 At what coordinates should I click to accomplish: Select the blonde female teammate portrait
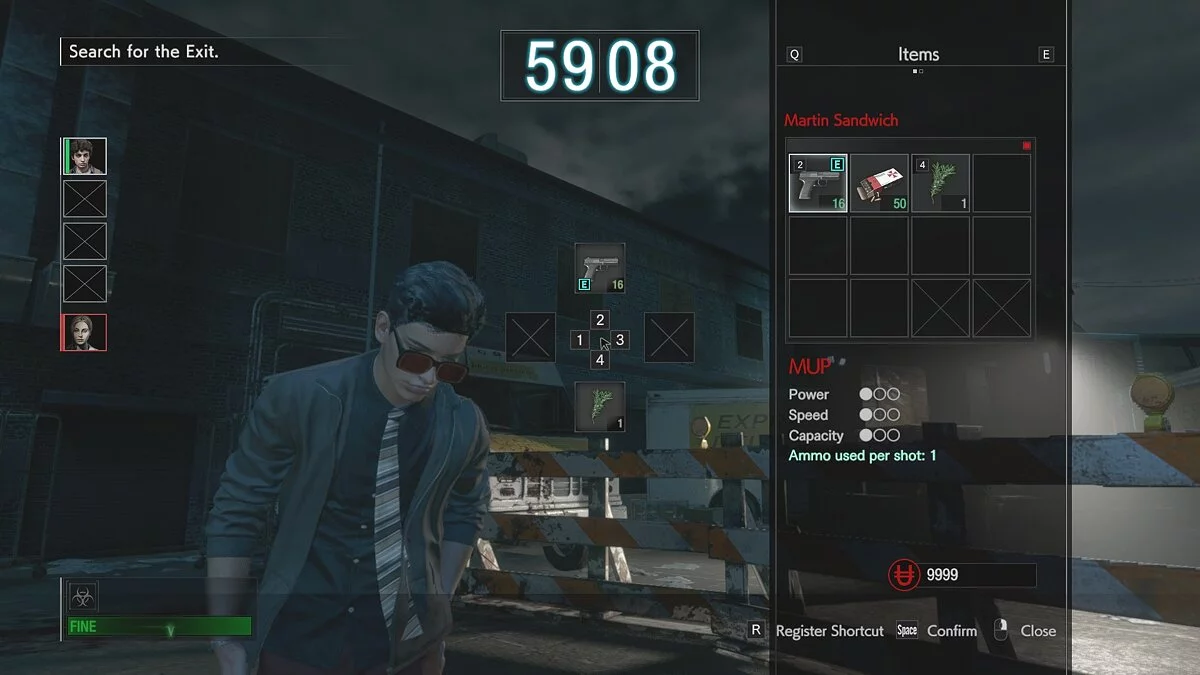click(x=85, y=332)
